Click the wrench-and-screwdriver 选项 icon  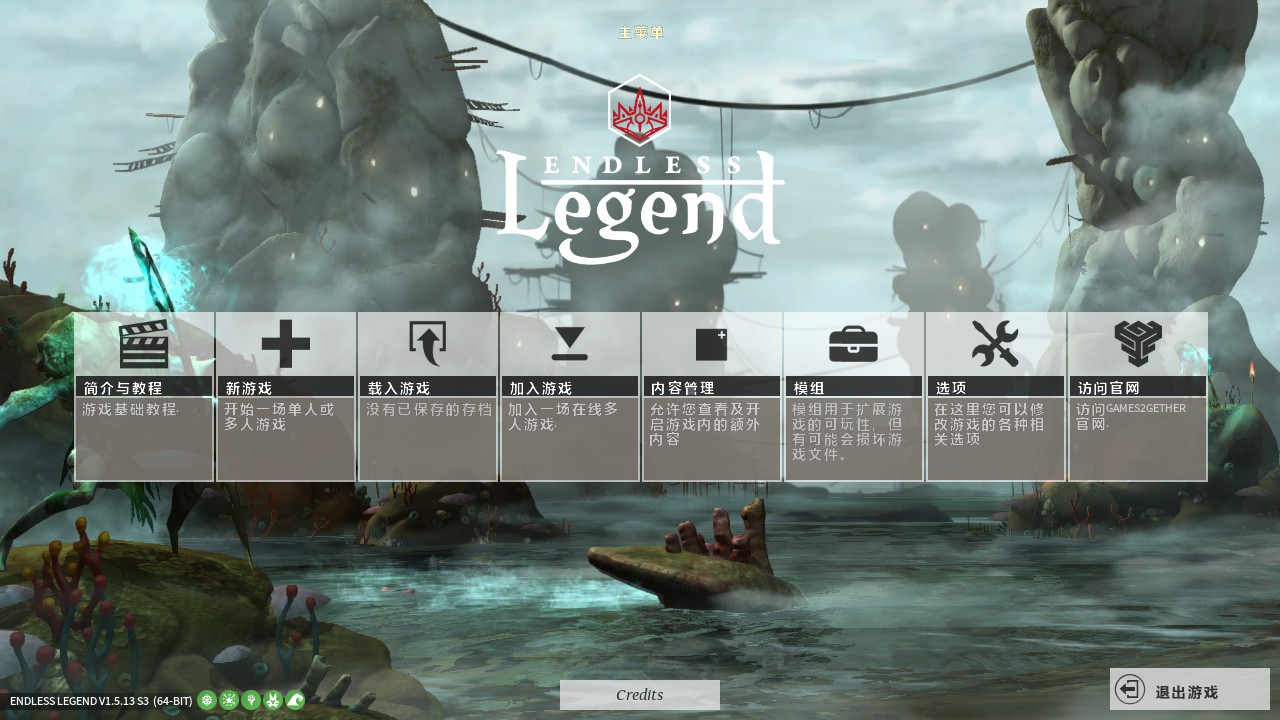(x=996, y=343)
